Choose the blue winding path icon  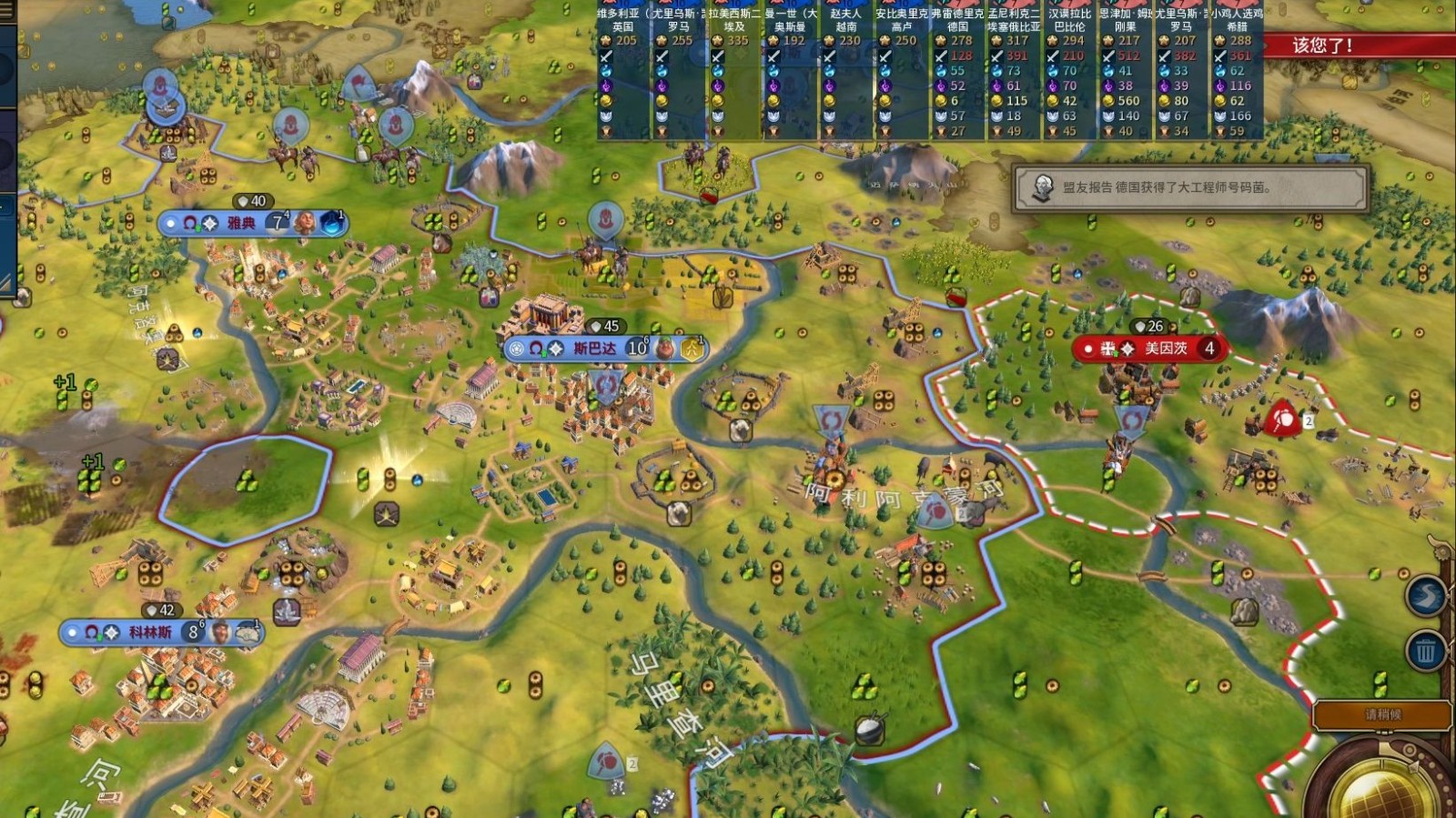pyautogui.click(x=1426, y=597)
